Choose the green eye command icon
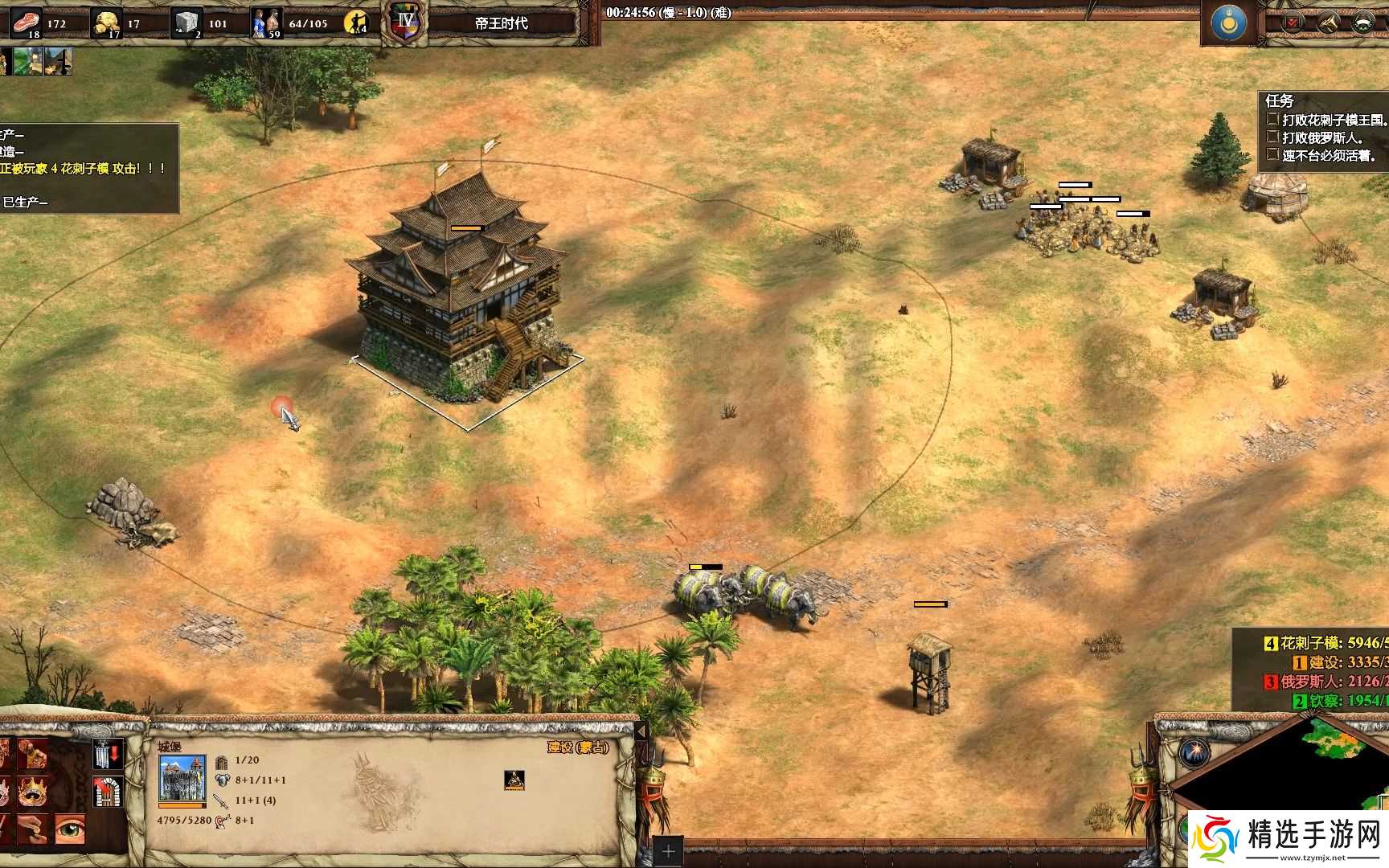Viewport: 1389px width, 868px height. coord(70,830)
